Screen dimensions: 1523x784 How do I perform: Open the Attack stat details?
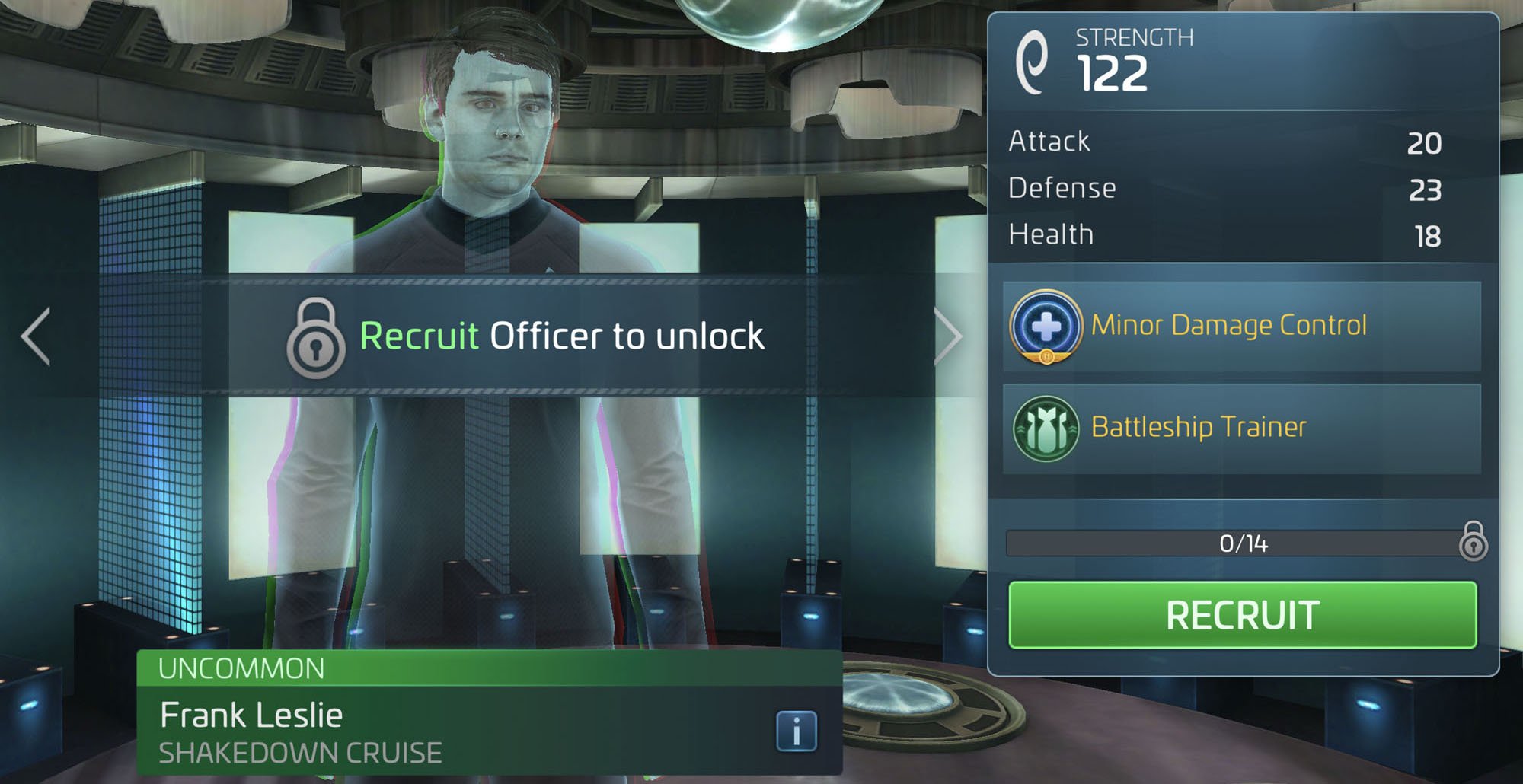tap(1218, 142)
